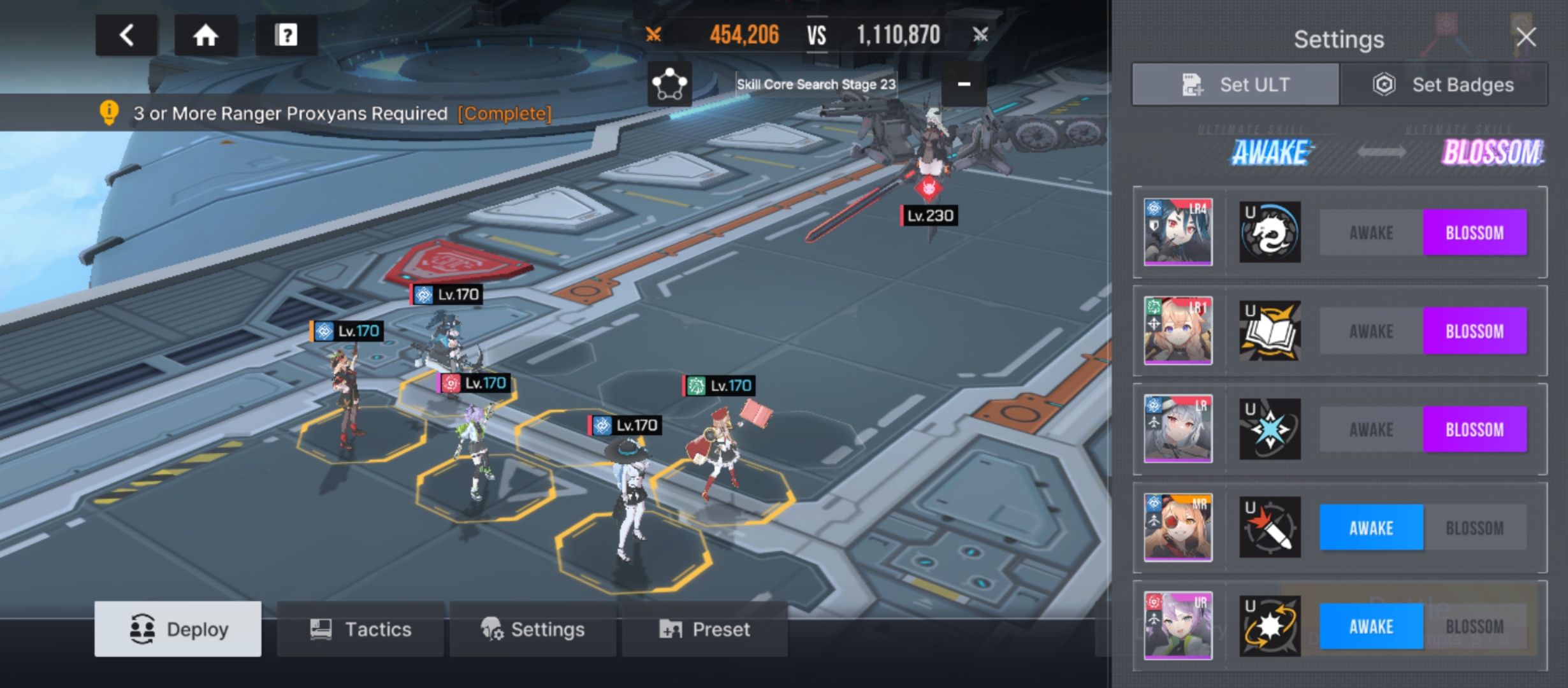
Task: Open the Deploy tab
Action: [x=178, y=629]
